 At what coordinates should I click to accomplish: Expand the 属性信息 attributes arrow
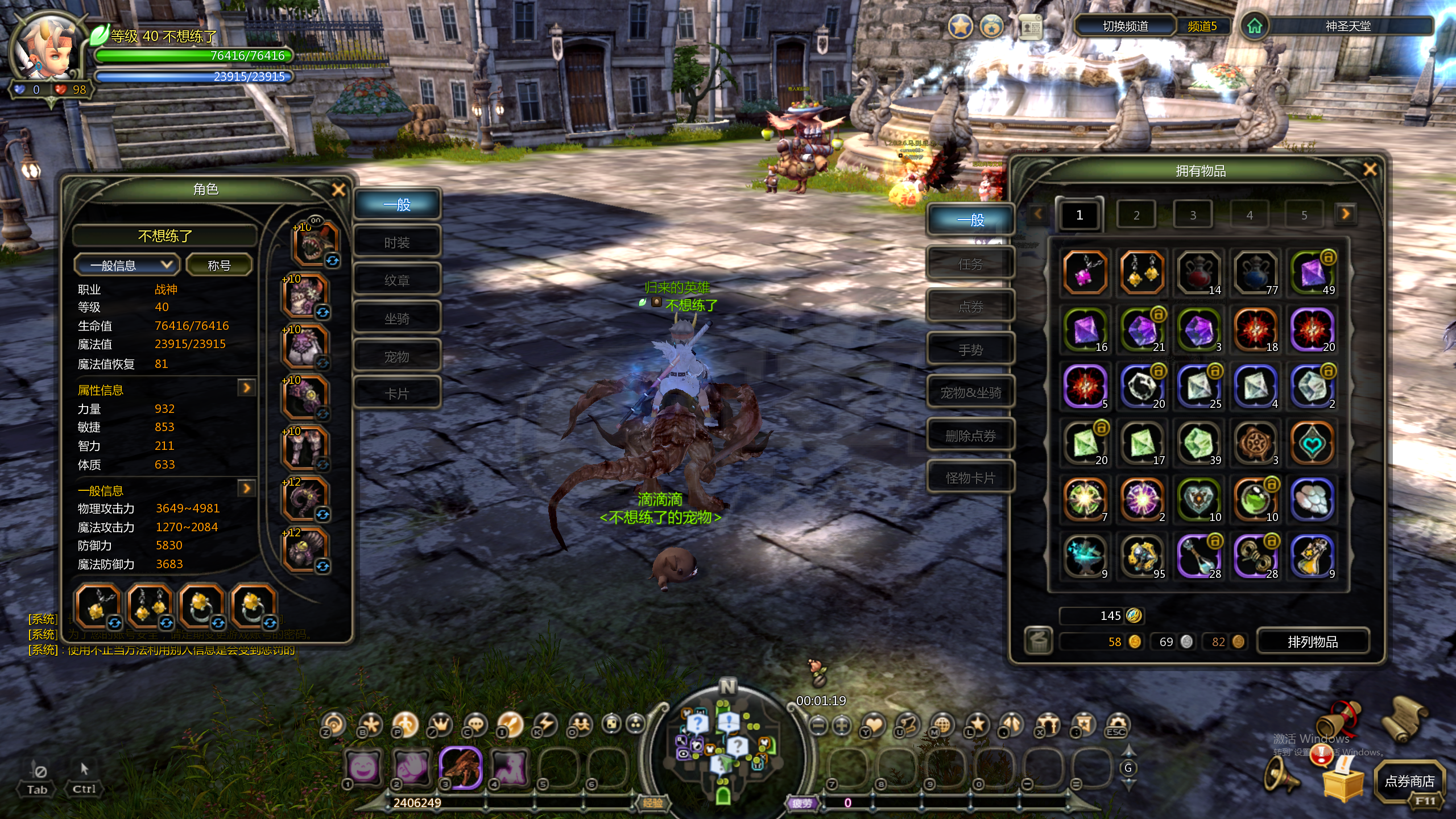coord(246,388)
